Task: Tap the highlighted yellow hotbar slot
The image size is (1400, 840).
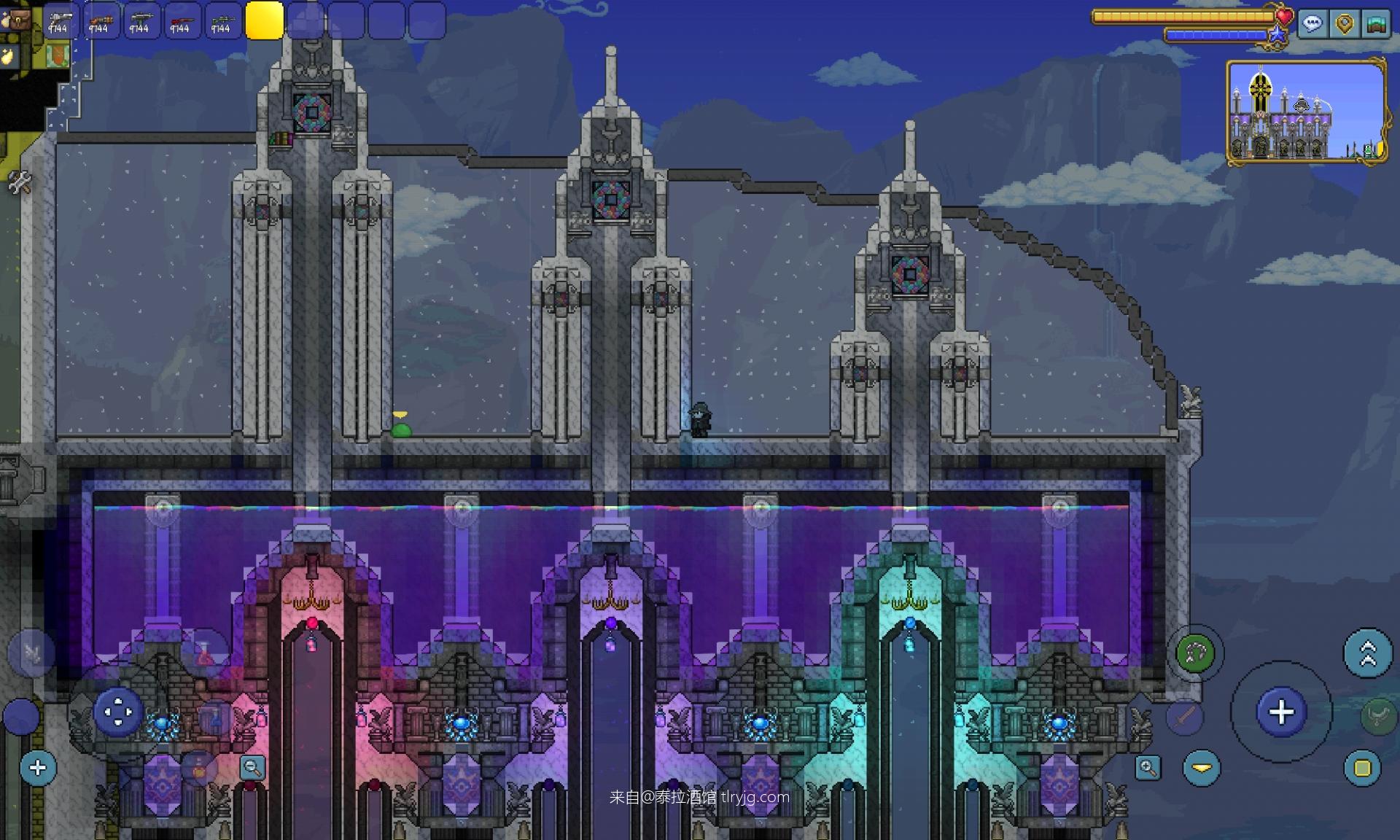Action: tap(264, 20)
